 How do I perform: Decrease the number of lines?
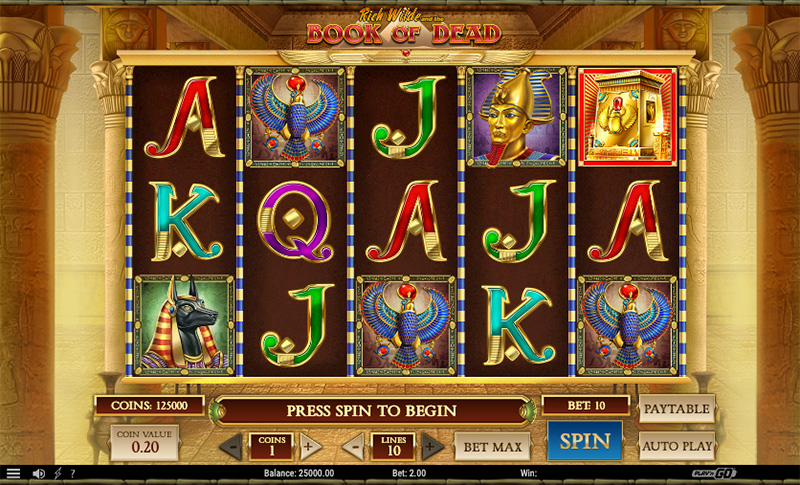pos(355,445)
